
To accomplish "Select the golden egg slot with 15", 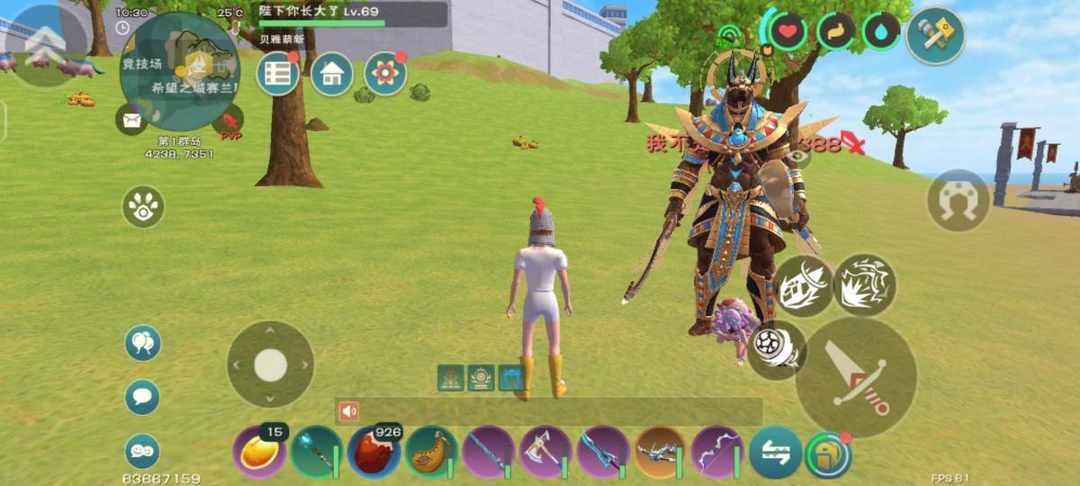I will coord(259,452).
